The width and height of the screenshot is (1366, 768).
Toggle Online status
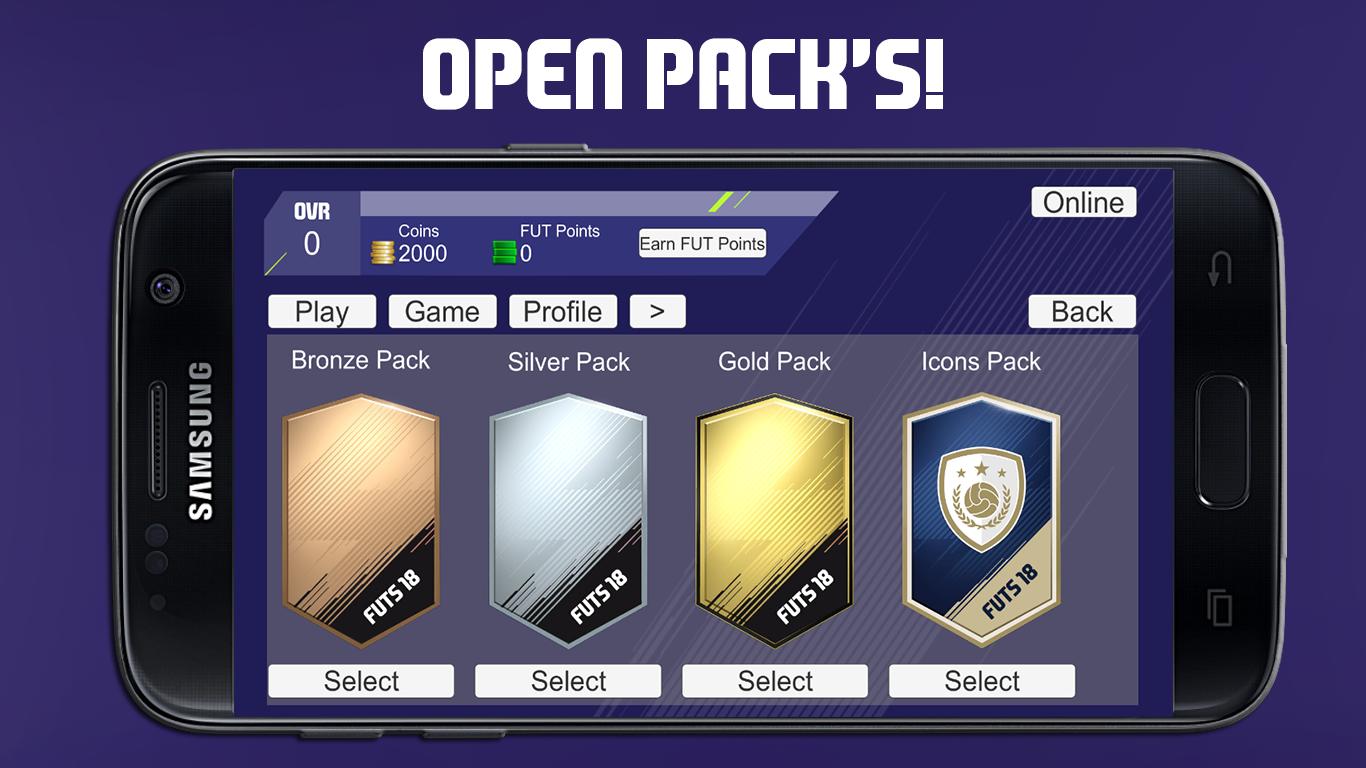[1083, 202]
